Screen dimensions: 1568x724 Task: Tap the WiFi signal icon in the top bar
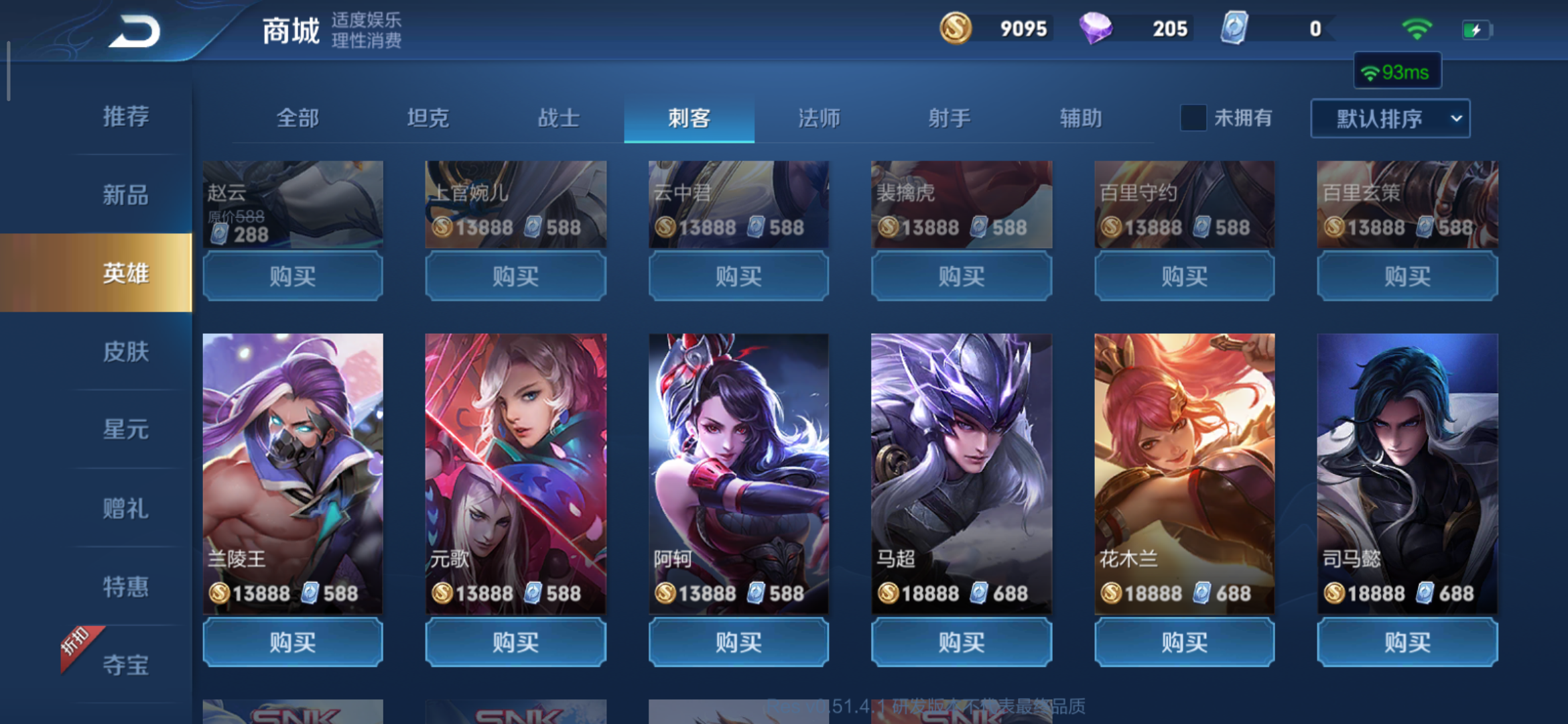coord(1416,28)
